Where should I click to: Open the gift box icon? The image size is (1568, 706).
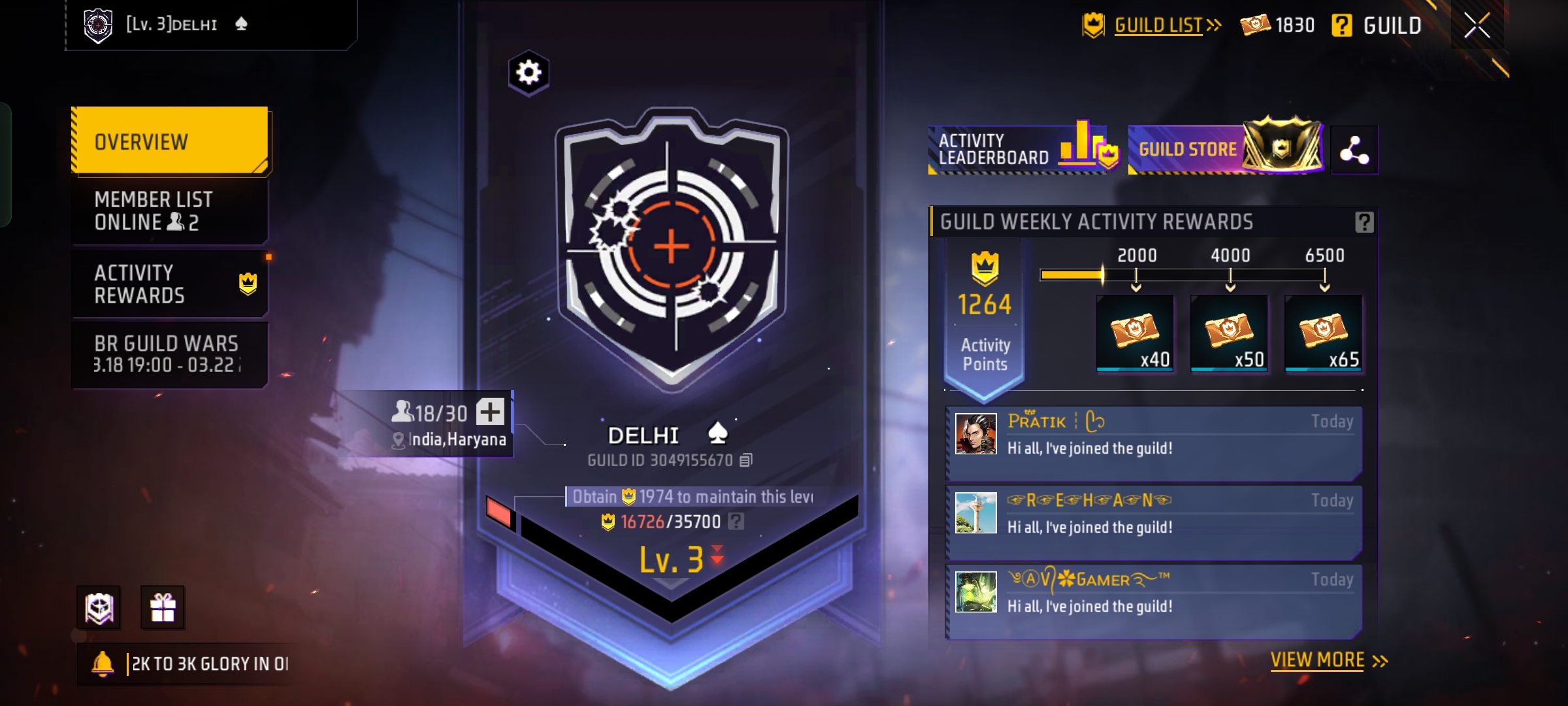(163, 607)
